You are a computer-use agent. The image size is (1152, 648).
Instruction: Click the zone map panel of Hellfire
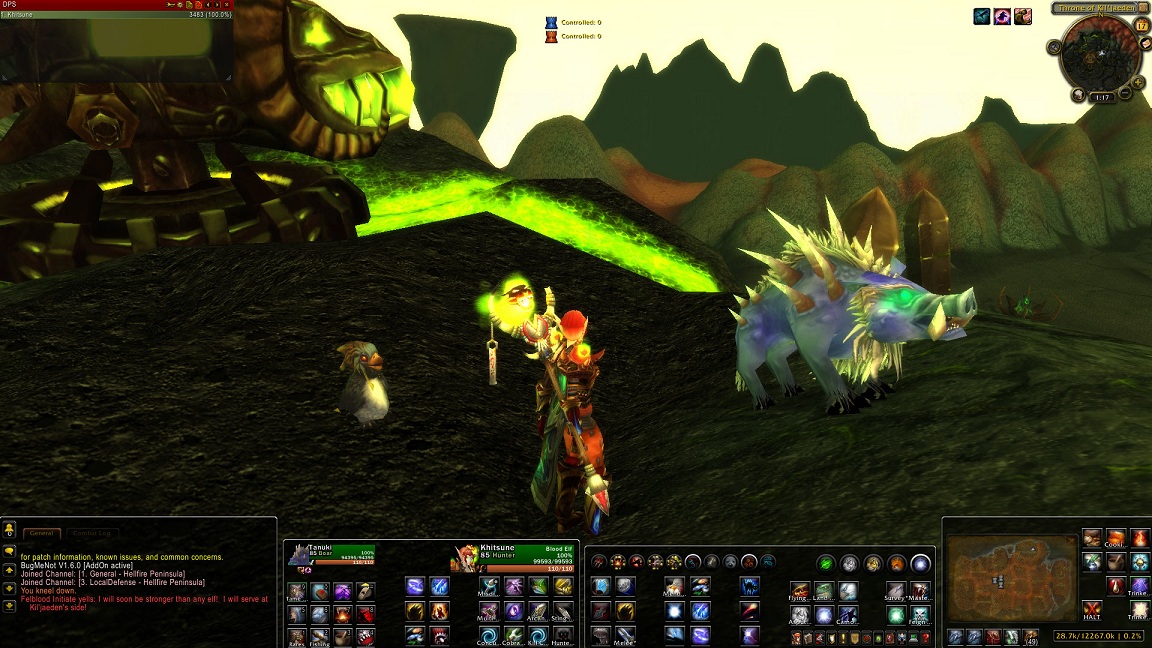coord(1010,578)
